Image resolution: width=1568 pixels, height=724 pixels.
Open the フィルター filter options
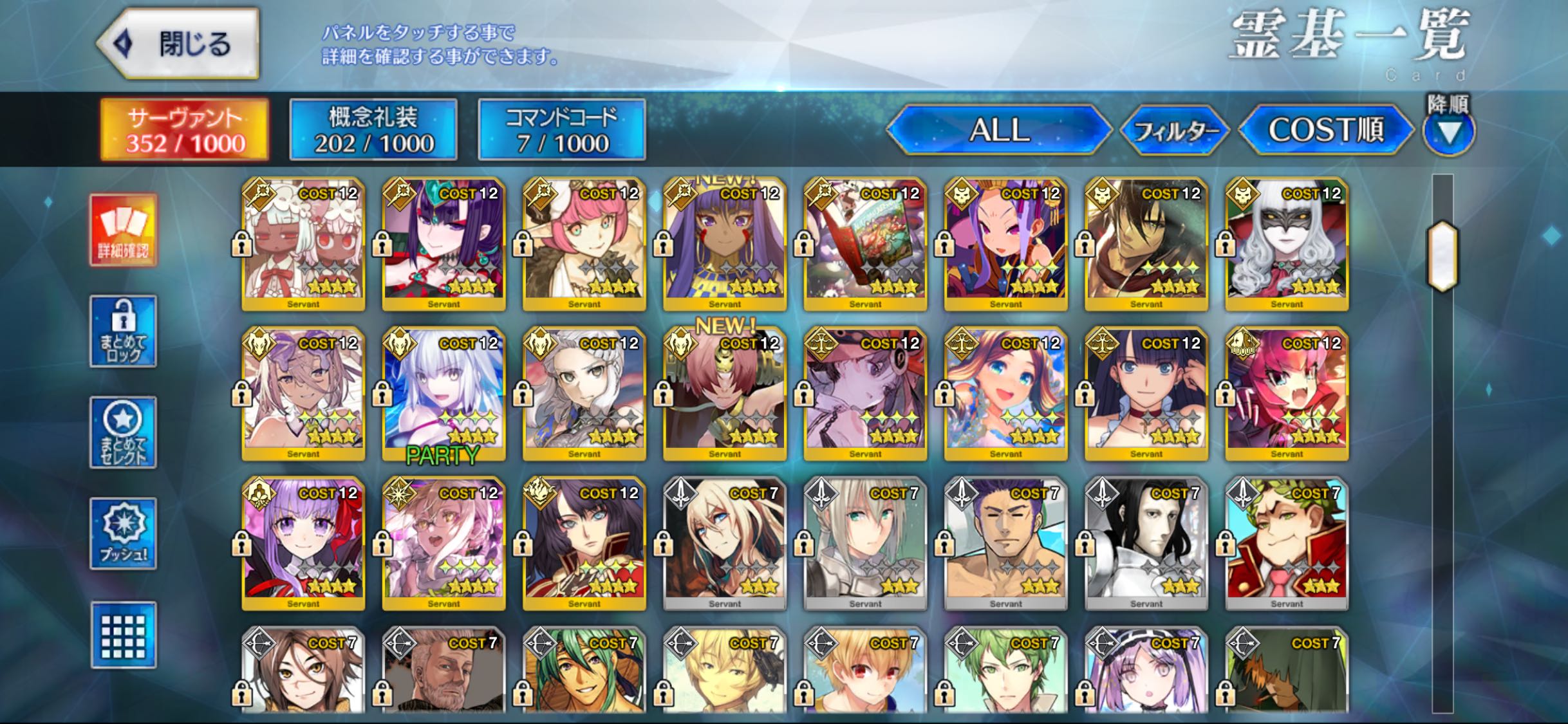[1175, 131]
